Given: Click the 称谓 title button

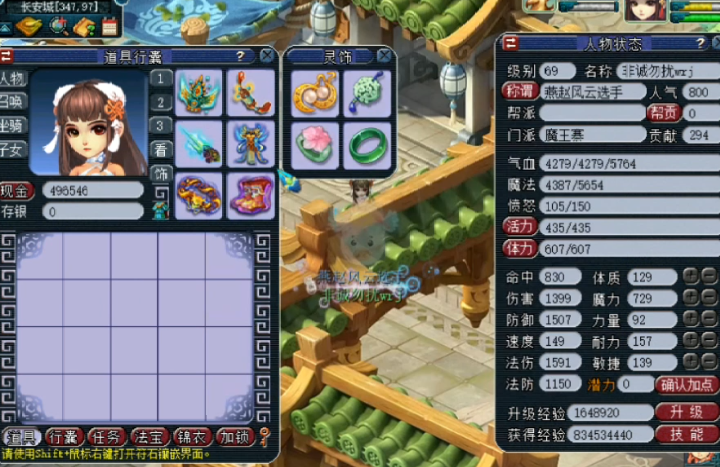Looking at the screenshot, I should 520,92.
